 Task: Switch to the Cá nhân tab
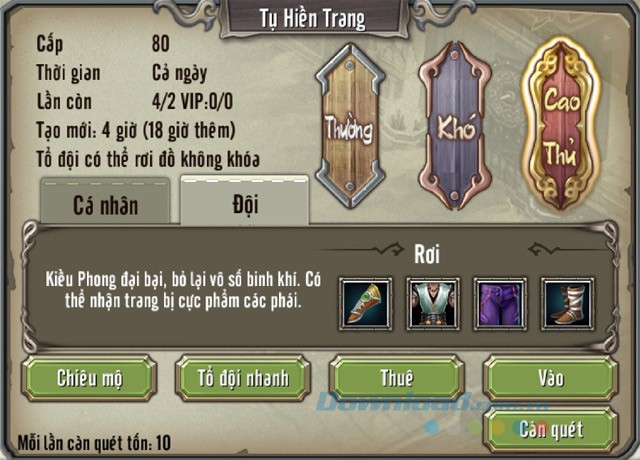point(105,206)
